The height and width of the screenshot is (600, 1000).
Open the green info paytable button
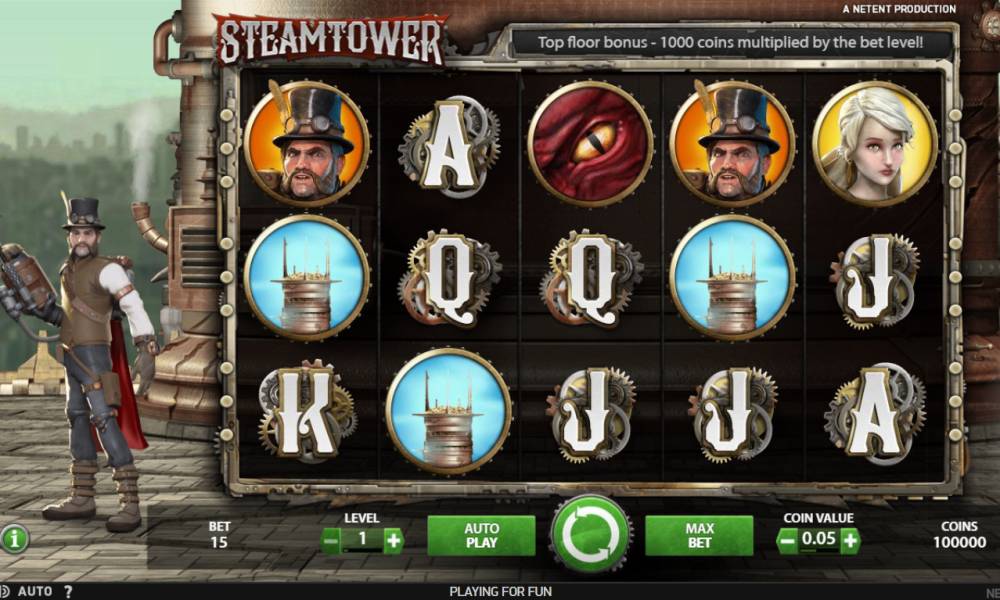14,539
